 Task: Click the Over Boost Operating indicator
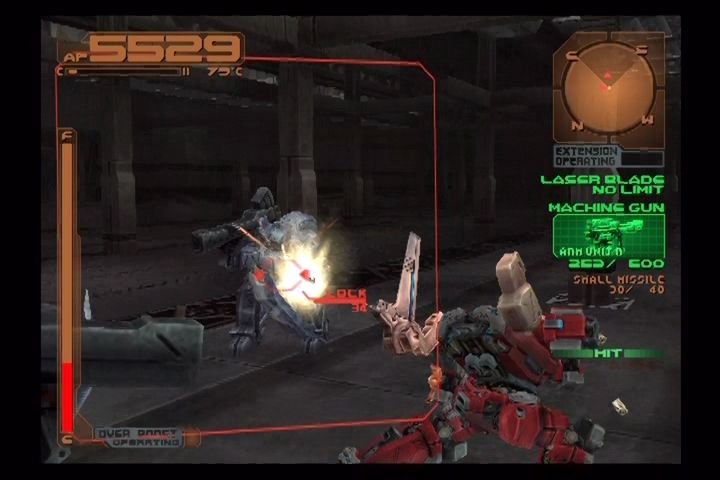coord(141,436)
